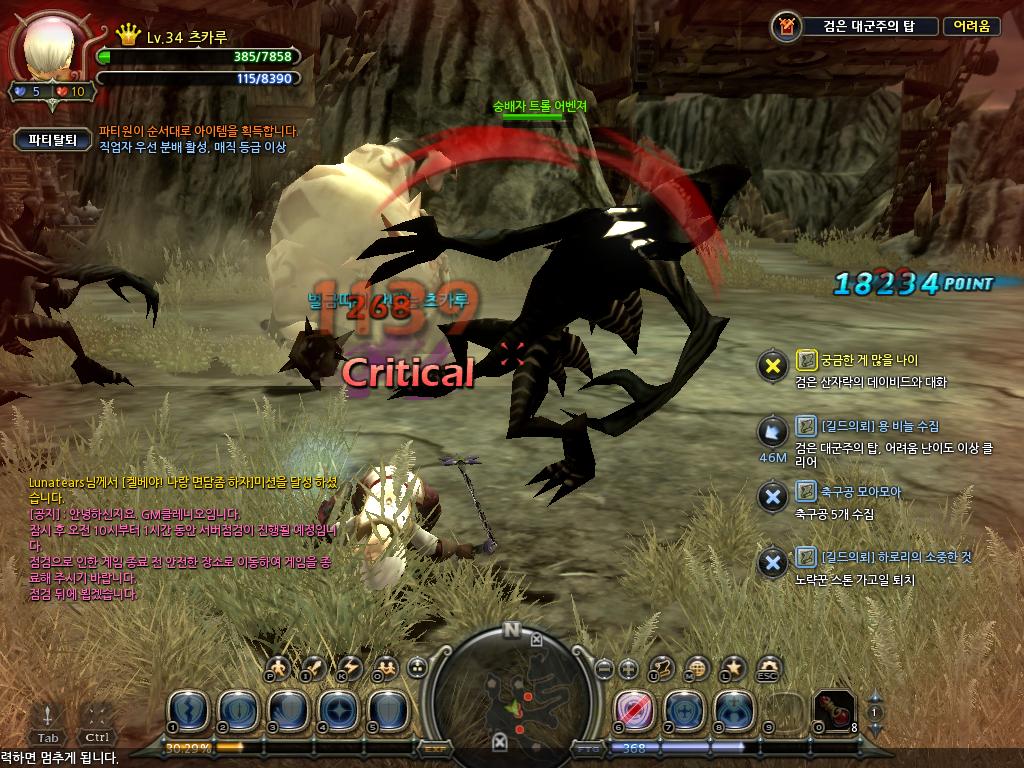Open the skill window lightning icon marked K
The height and width of the screenshot is (768, 1024).
pyautogui.click(x=349, y=668)
